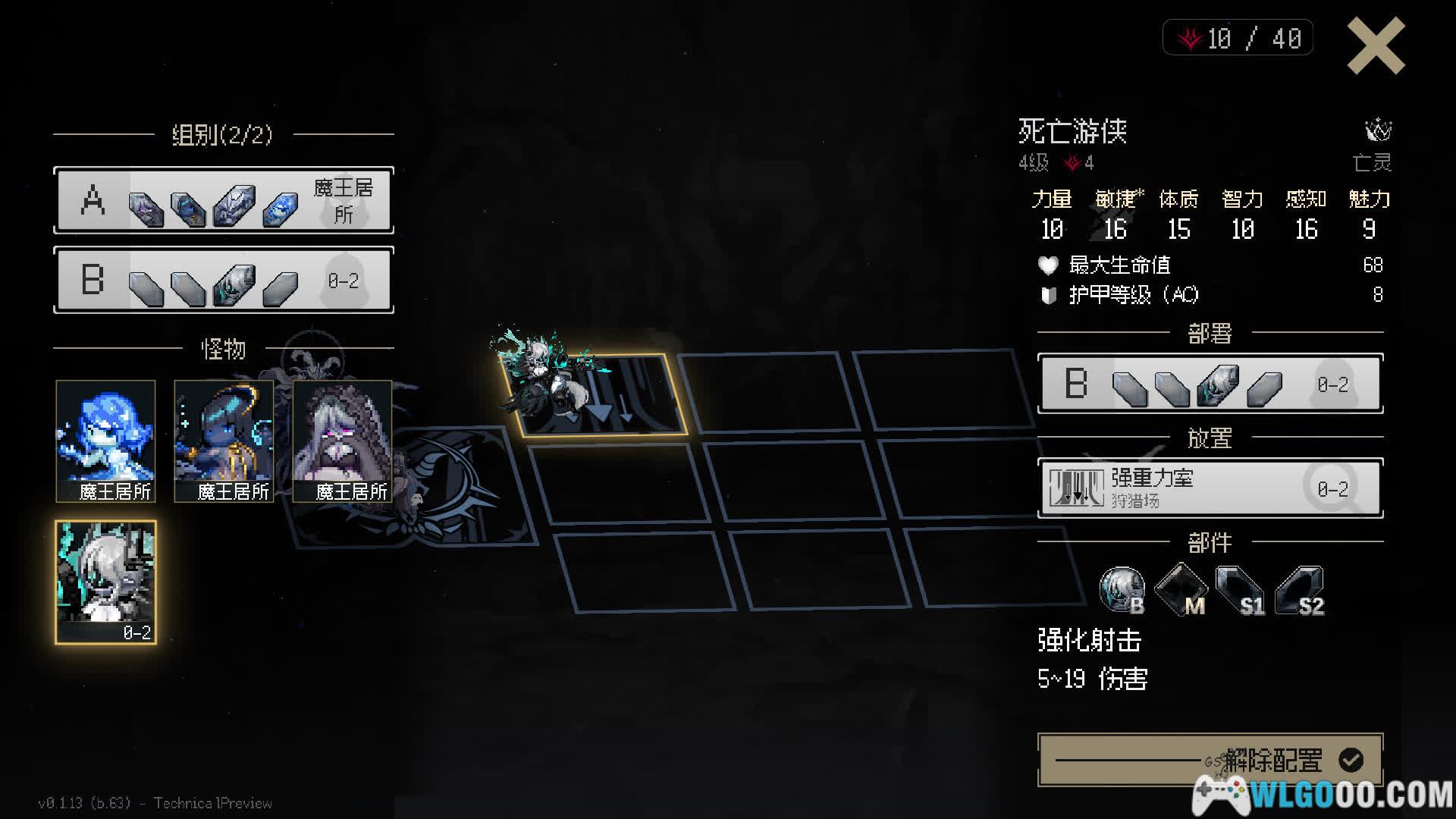Select group A row (魔王居所)
This screenshot has height=819, width=1456.
(224, 201)
